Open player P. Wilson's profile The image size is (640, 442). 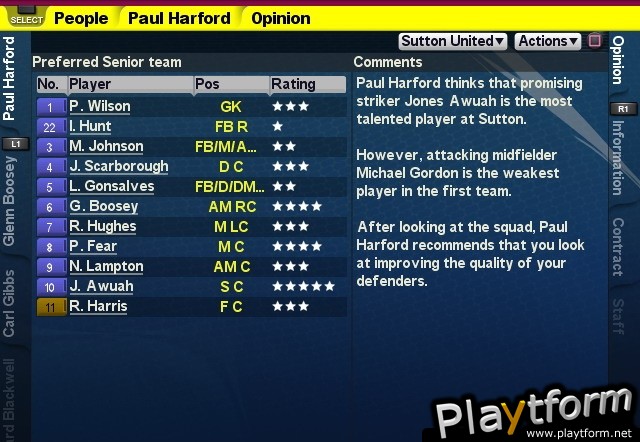[x=100, y=106]
